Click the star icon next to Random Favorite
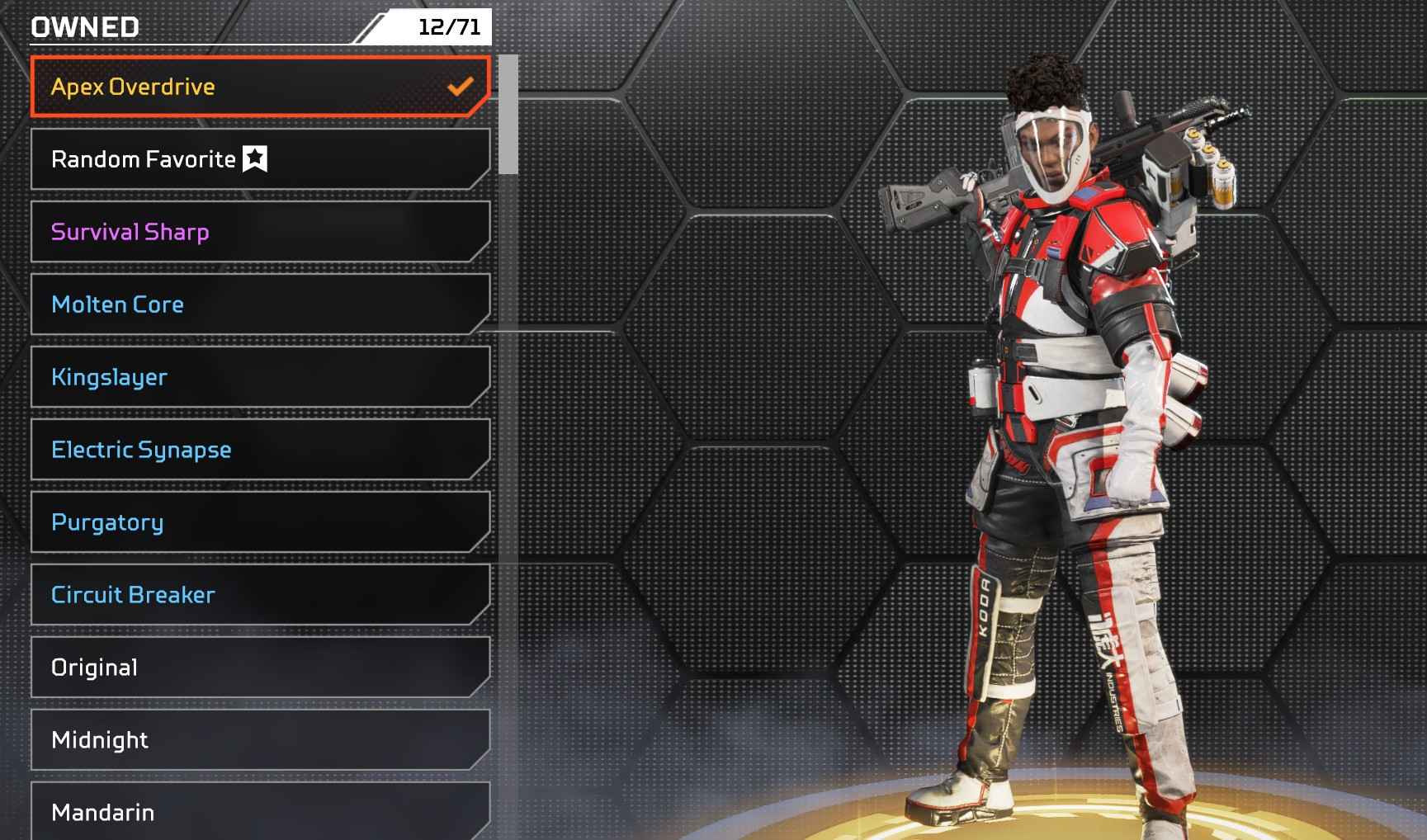Image resolution: width=1427 pixels, height=840 pixels. (255, 158)
